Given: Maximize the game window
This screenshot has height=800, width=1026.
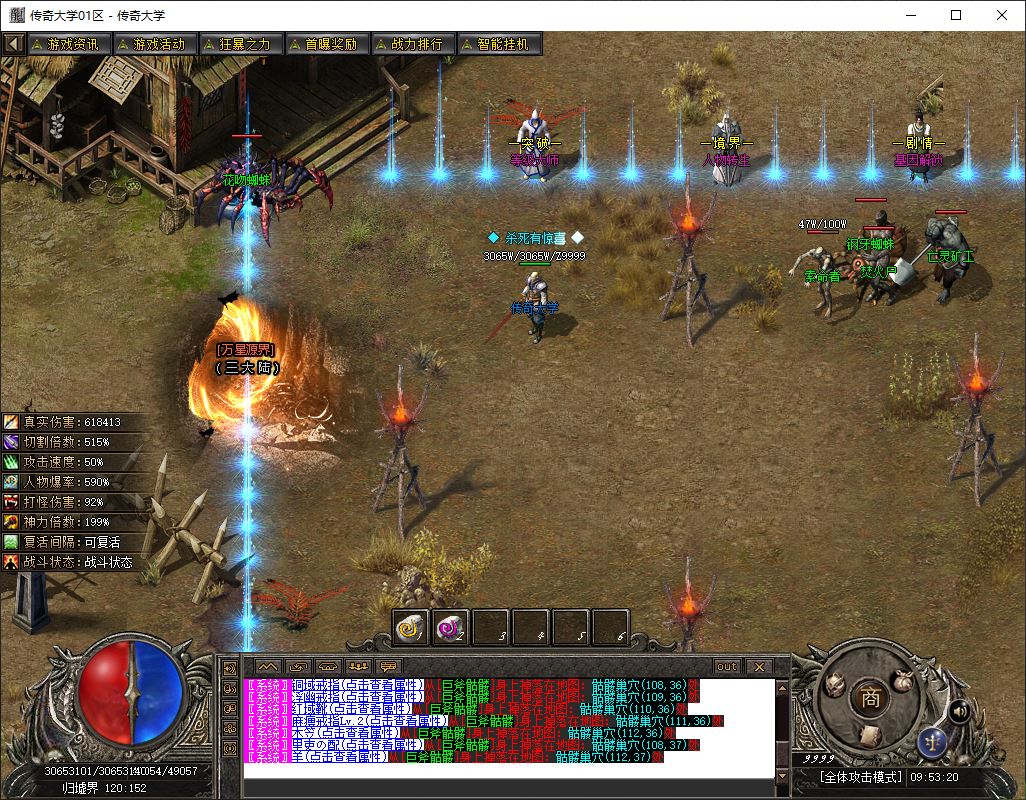Looking at the screenshot, I should pyautogui.click(x=956, y=15).
